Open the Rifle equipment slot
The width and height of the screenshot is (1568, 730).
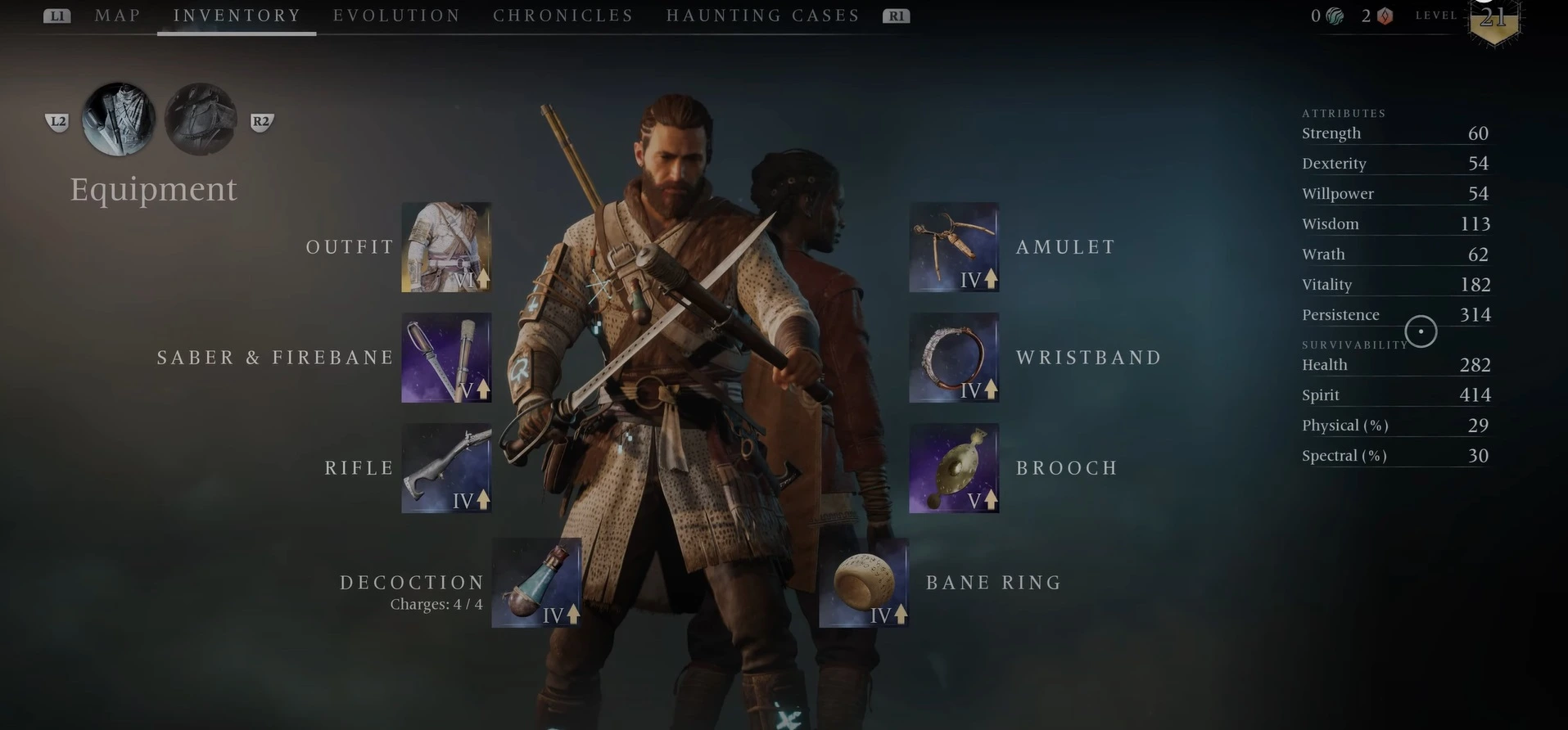(446, 468)
